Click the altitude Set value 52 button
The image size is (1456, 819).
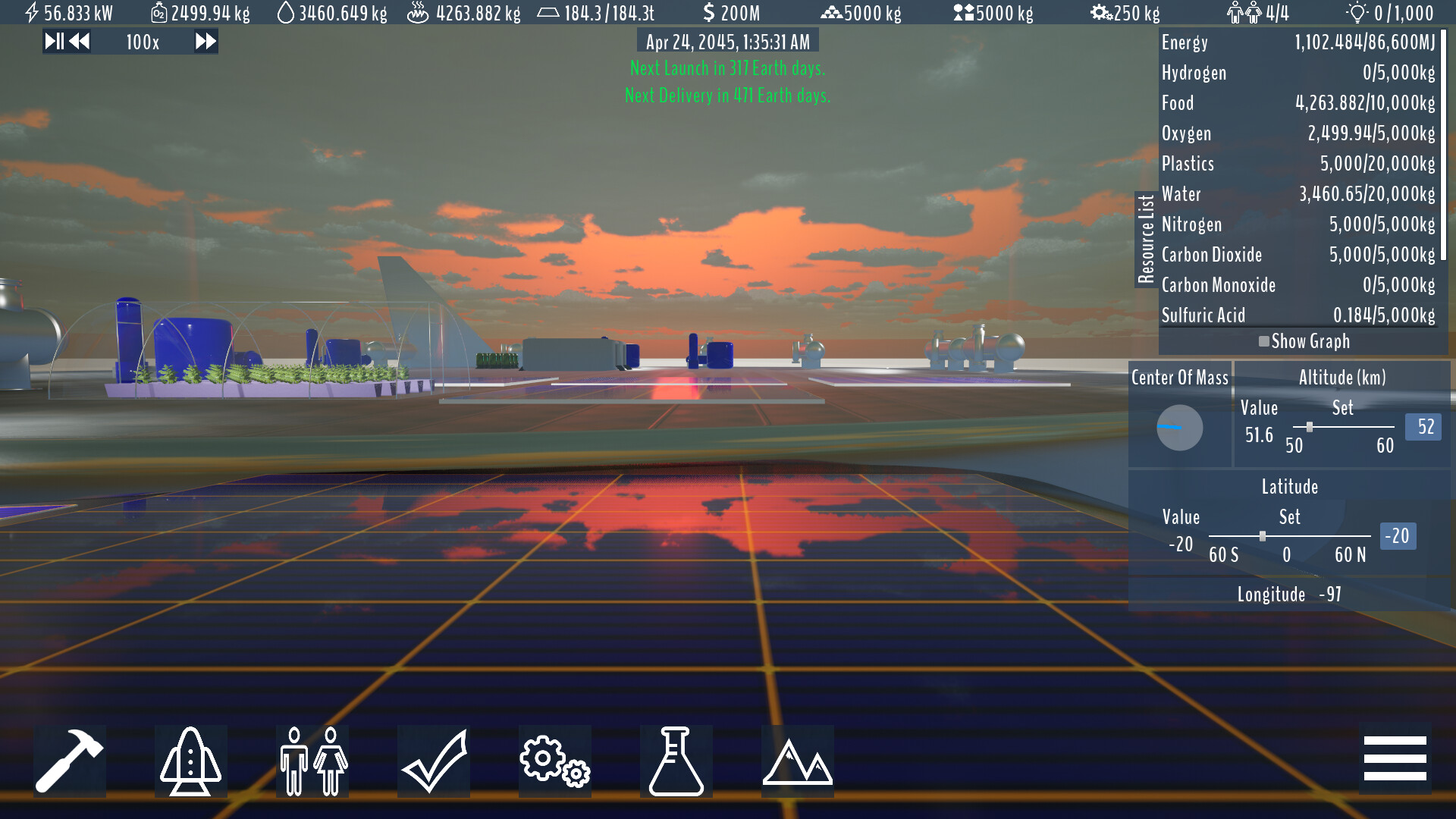coord(1423,427)
